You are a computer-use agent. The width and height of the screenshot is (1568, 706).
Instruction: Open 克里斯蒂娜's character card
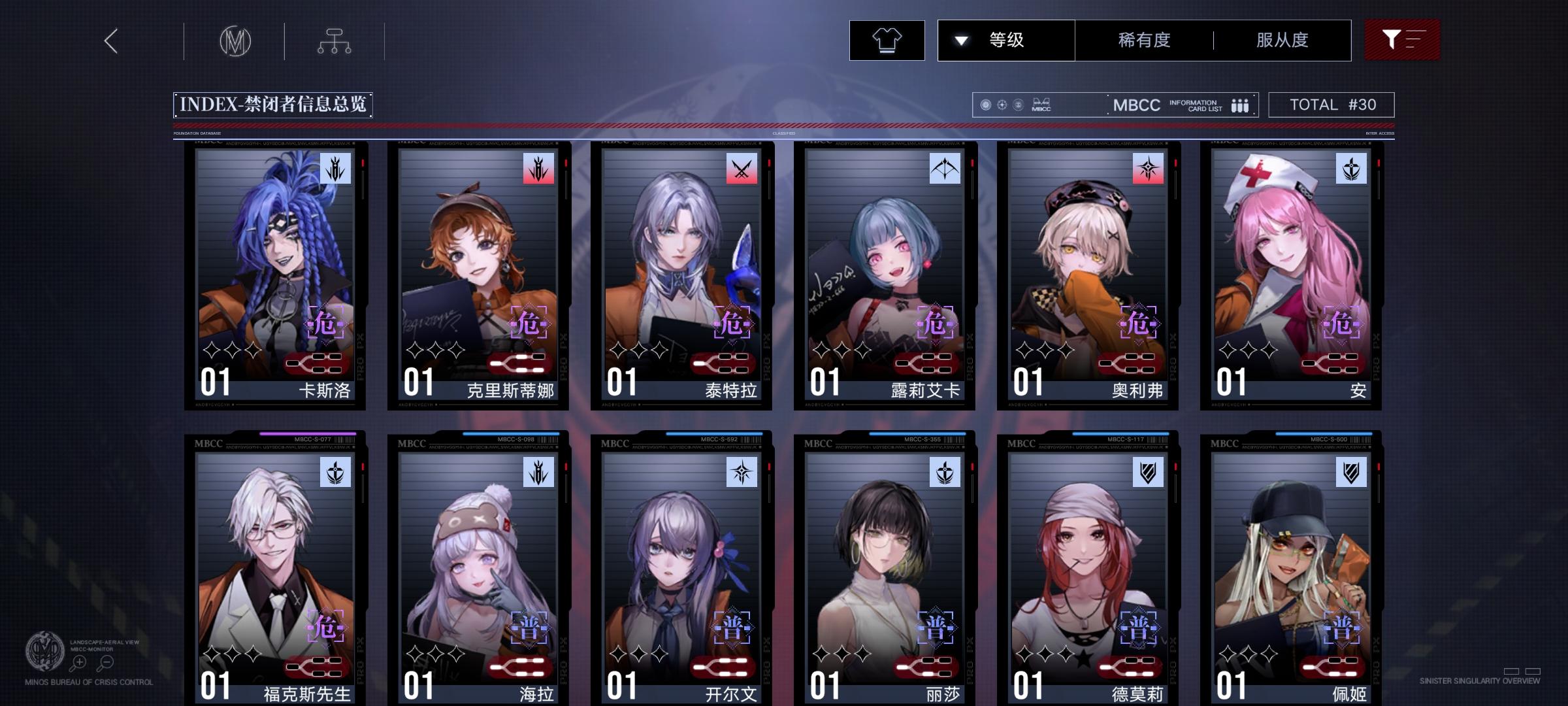pos(480,275)
